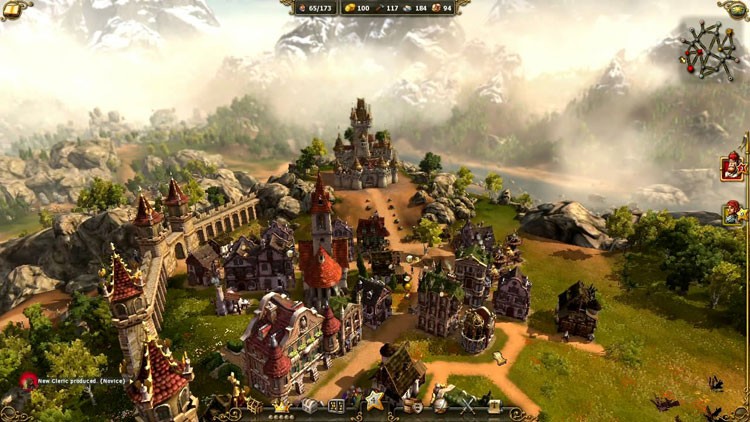Select the lower red-hatted settler portrait

pos(733,212)
